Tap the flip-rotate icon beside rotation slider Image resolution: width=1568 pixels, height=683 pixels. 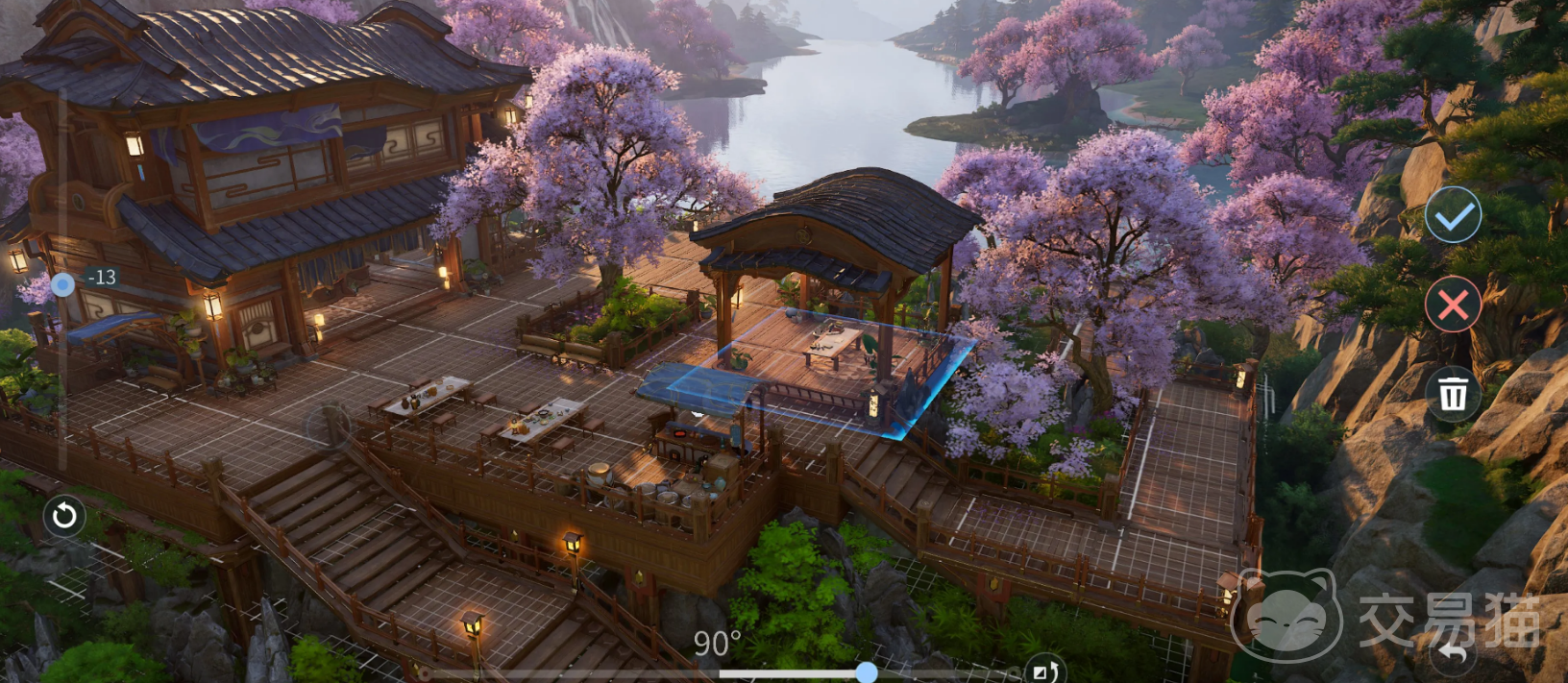click(1043, 671)
